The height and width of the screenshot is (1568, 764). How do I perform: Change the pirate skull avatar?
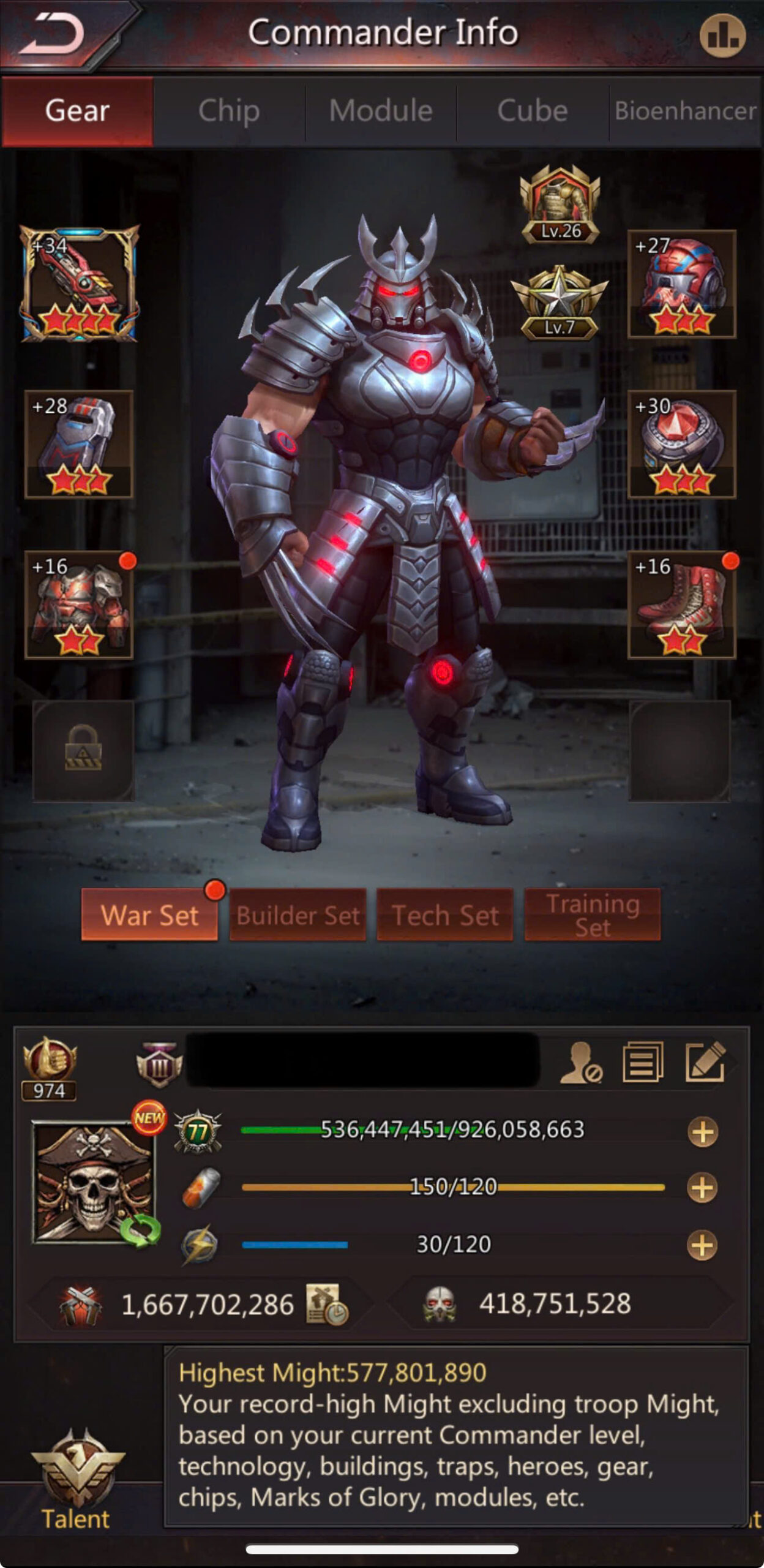(x=94, y=1182)
